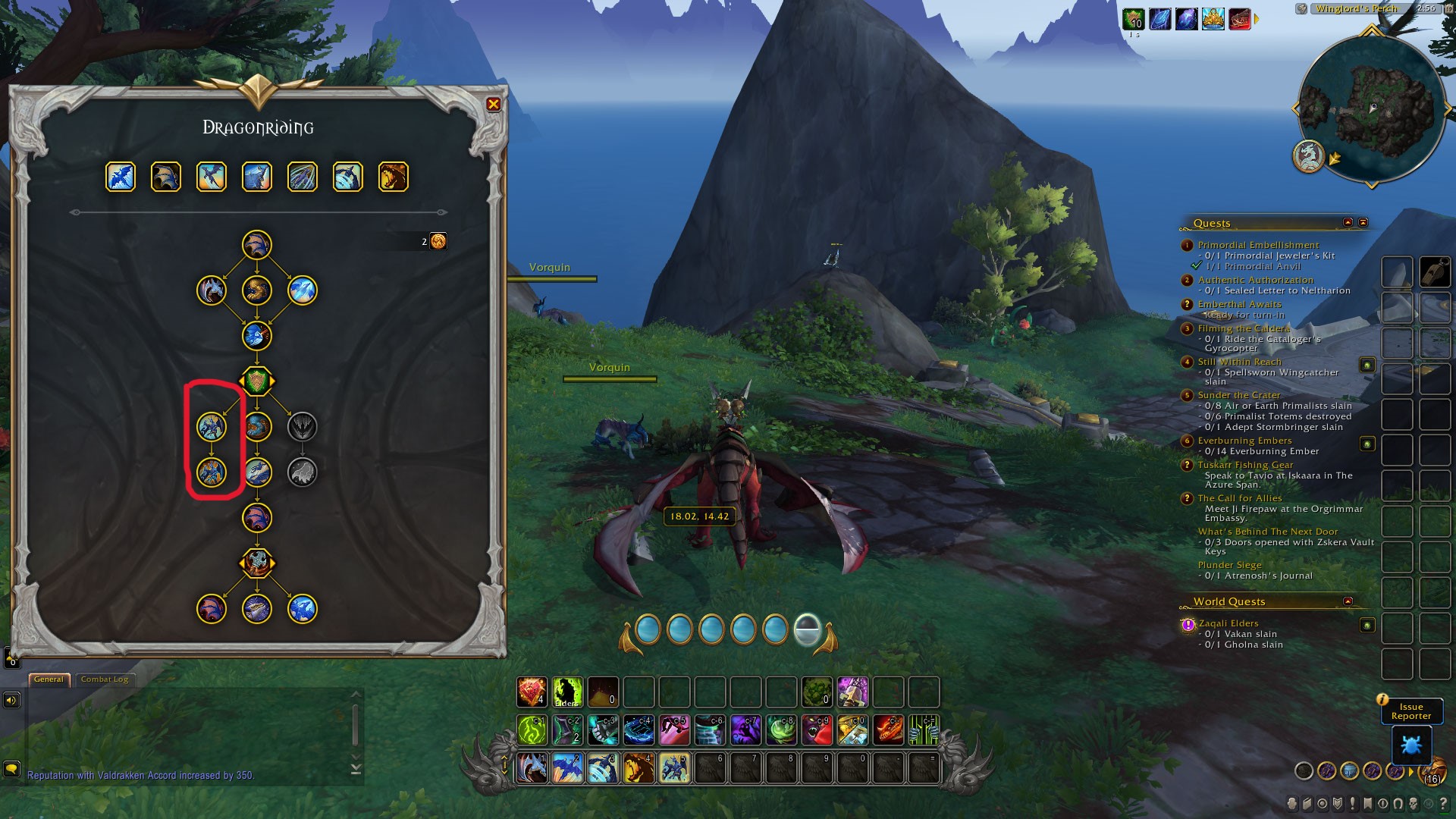Click the blue bug report icon

(x=1410, y=745)
